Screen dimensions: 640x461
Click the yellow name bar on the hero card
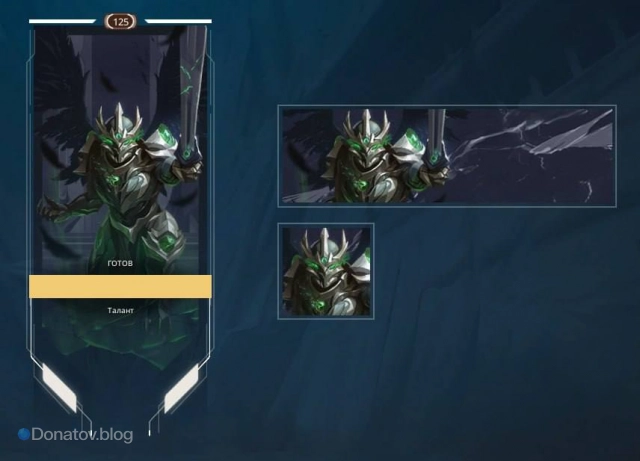click(x=120, y=287)
